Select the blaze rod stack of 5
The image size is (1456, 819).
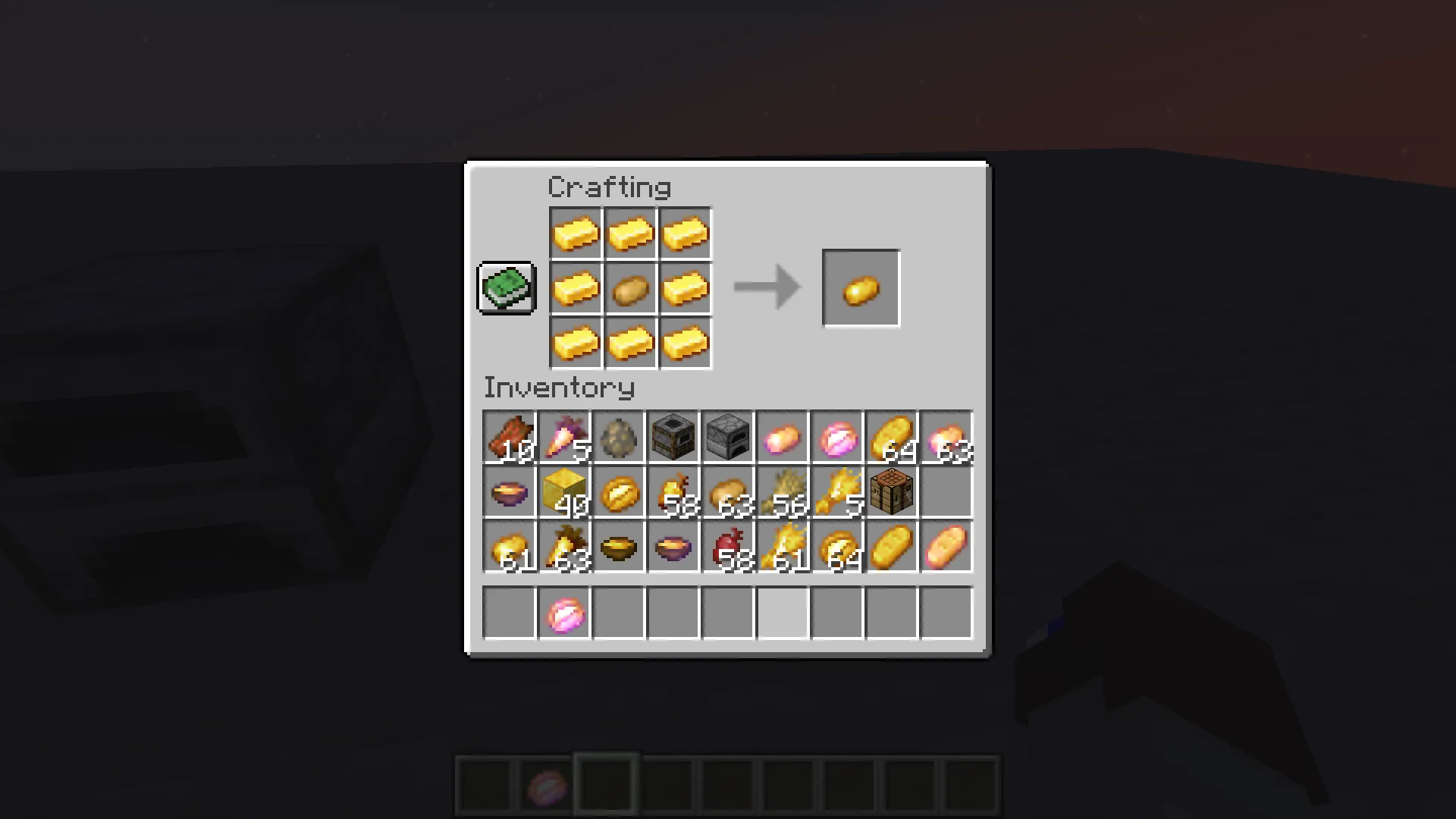(837, 492)
